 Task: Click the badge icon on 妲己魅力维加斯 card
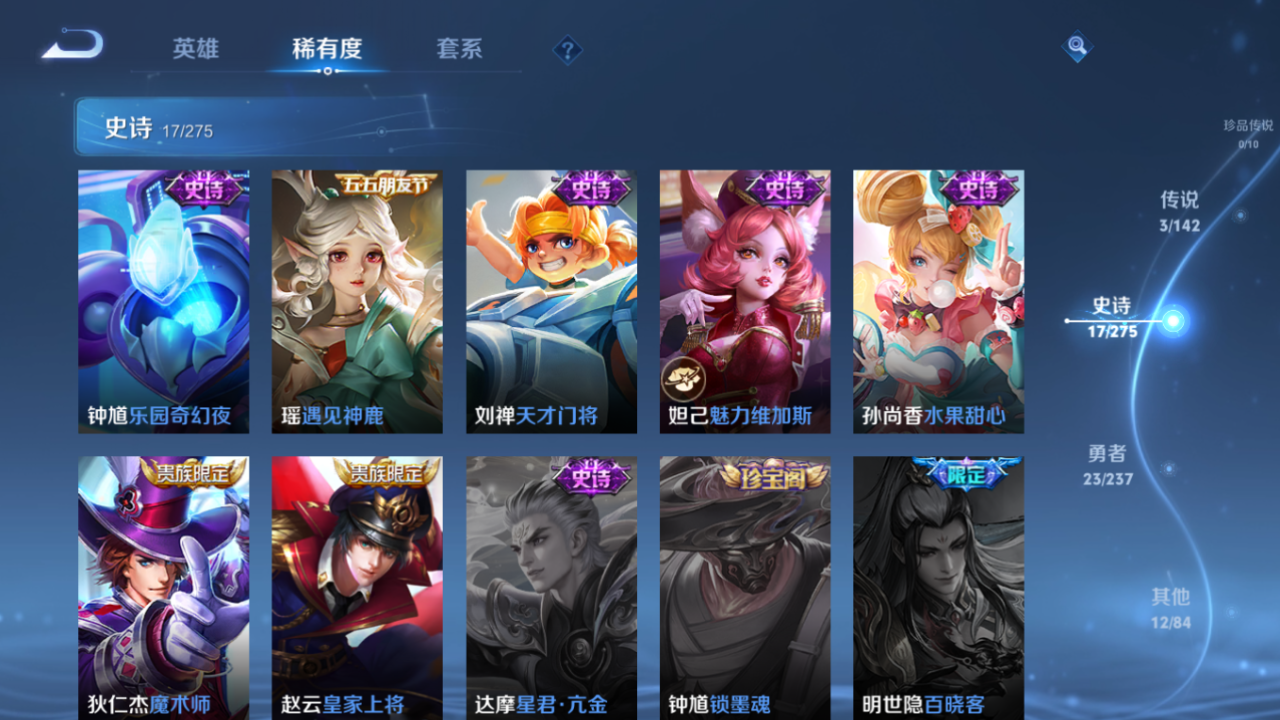tap(684, 378)
